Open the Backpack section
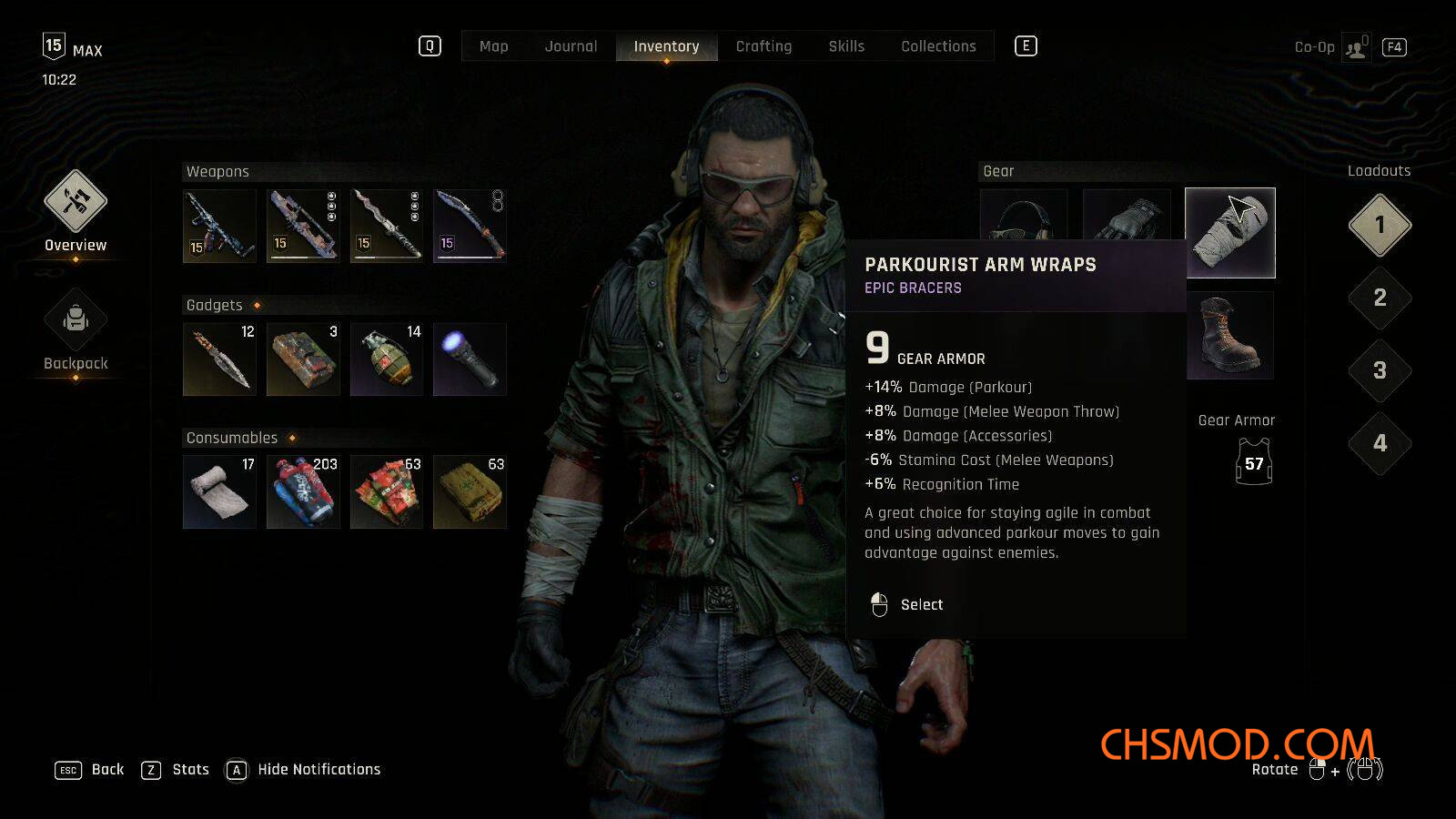The height and width of the screenshot is (819, 1456). click(x=76, y=329)
